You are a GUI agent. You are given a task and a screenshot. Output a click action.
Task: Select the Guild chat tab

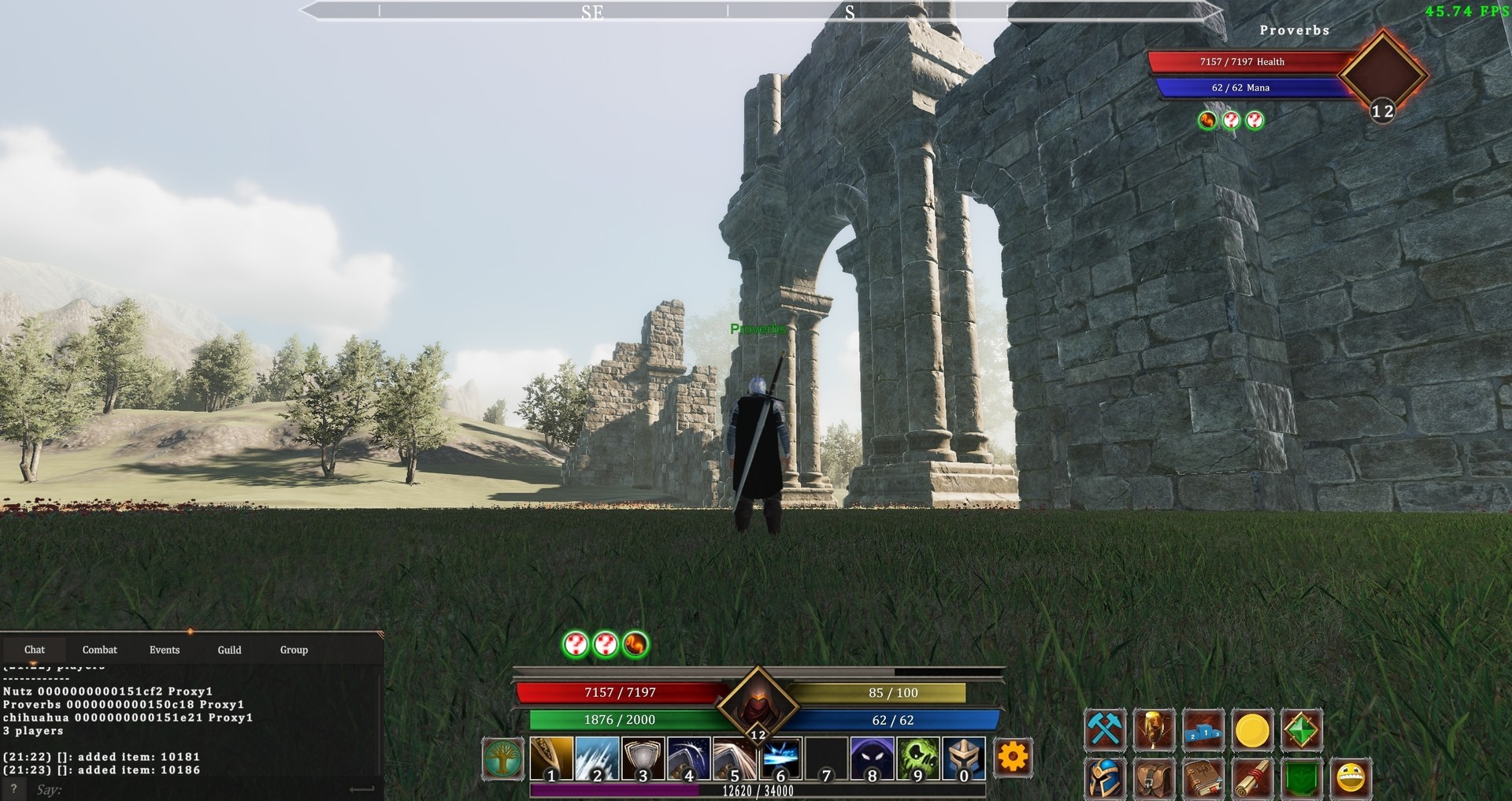pos(229,650)
